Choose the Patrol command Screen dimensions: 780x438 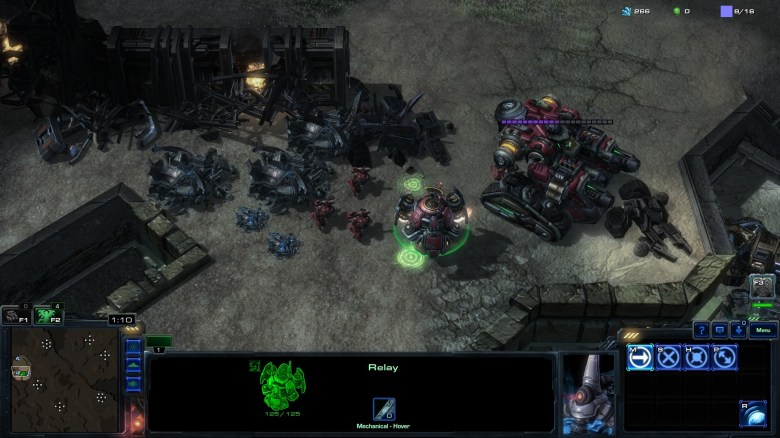(x=724, y=357)
